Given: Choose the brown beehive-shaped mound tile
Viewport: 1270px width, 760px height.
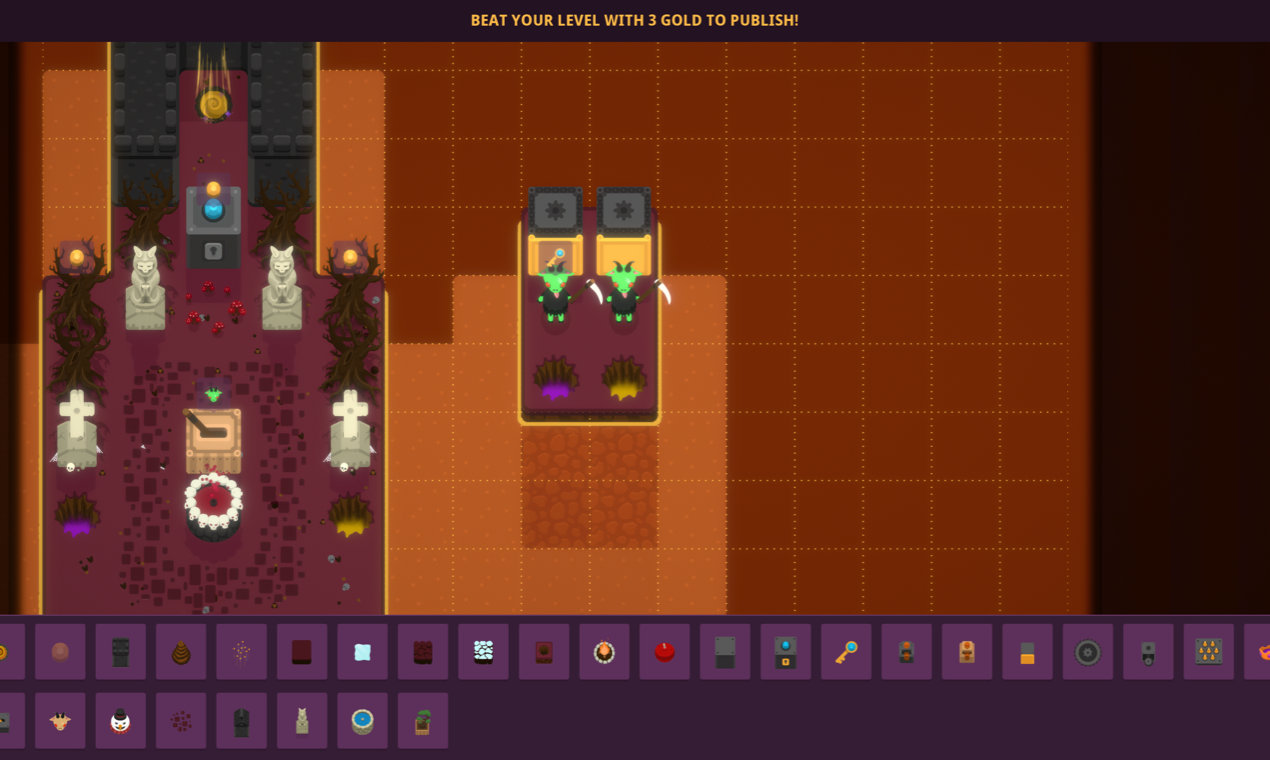Looking at the screenshot, I should click(181, 652).
